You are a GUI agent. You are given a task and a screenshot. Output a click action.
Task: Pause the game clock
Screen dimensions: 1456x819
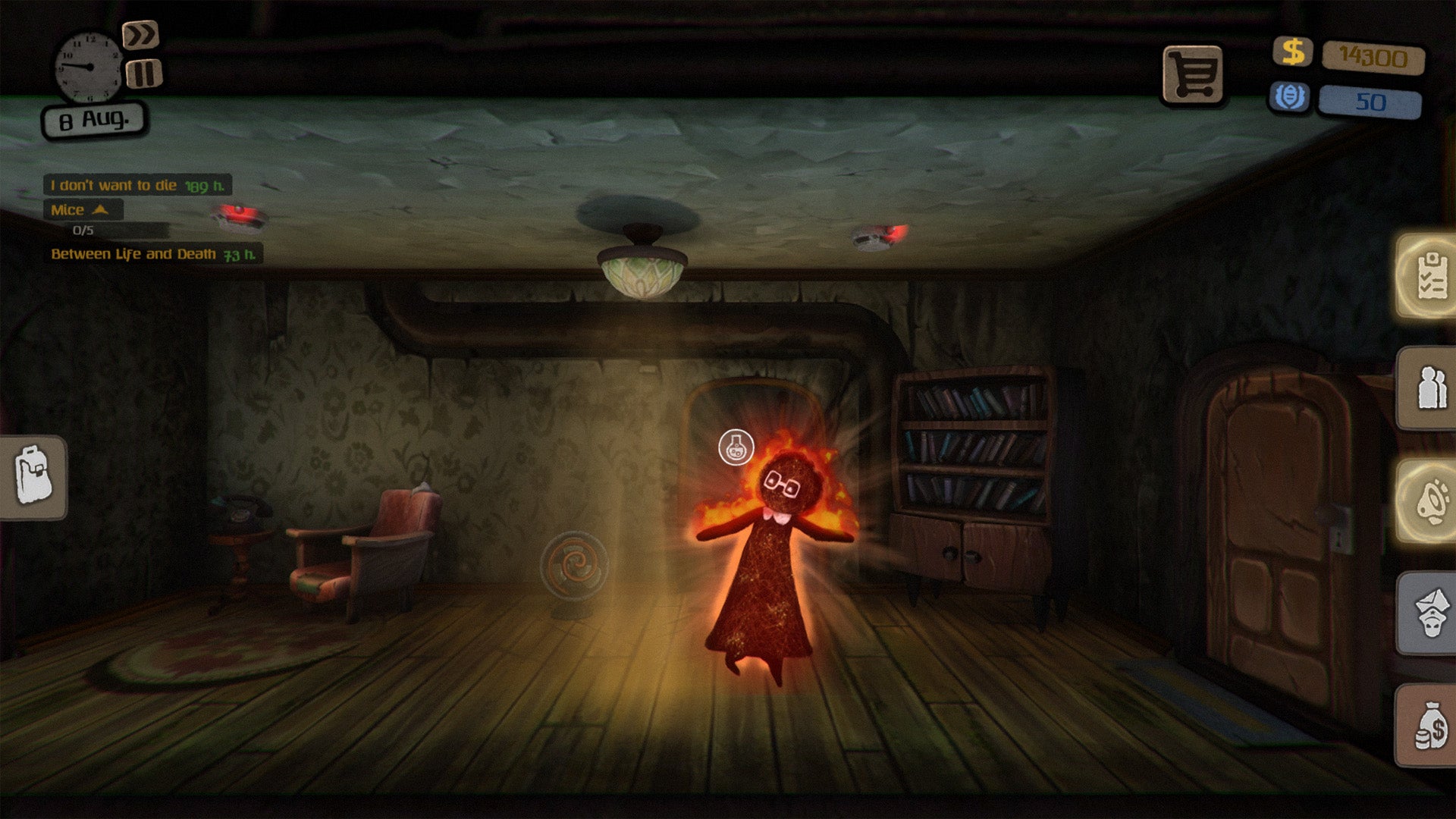[143, 74]
